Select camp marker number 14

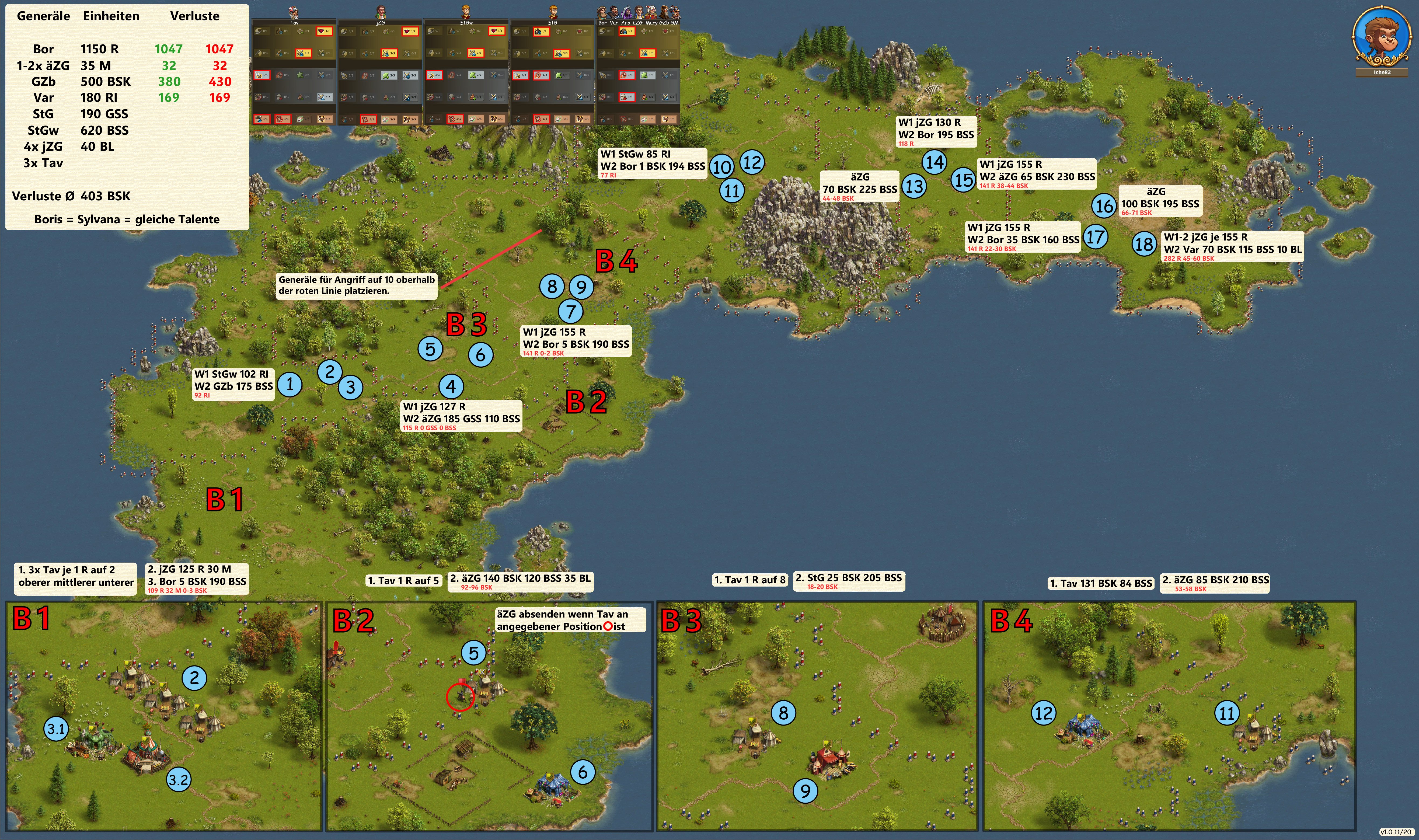935,162
